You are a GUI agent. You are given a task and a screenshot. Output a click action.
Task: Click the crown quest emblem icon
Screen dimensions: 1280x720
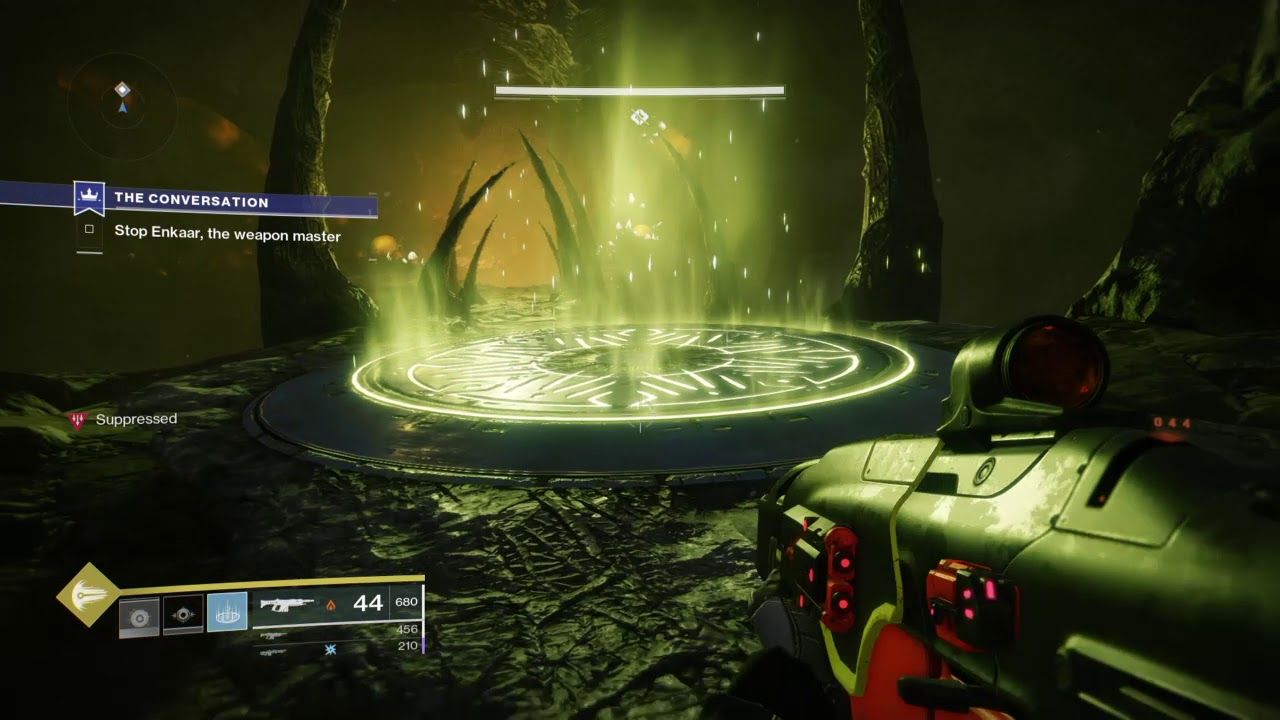pyautogui.click(x=89, y=197)
